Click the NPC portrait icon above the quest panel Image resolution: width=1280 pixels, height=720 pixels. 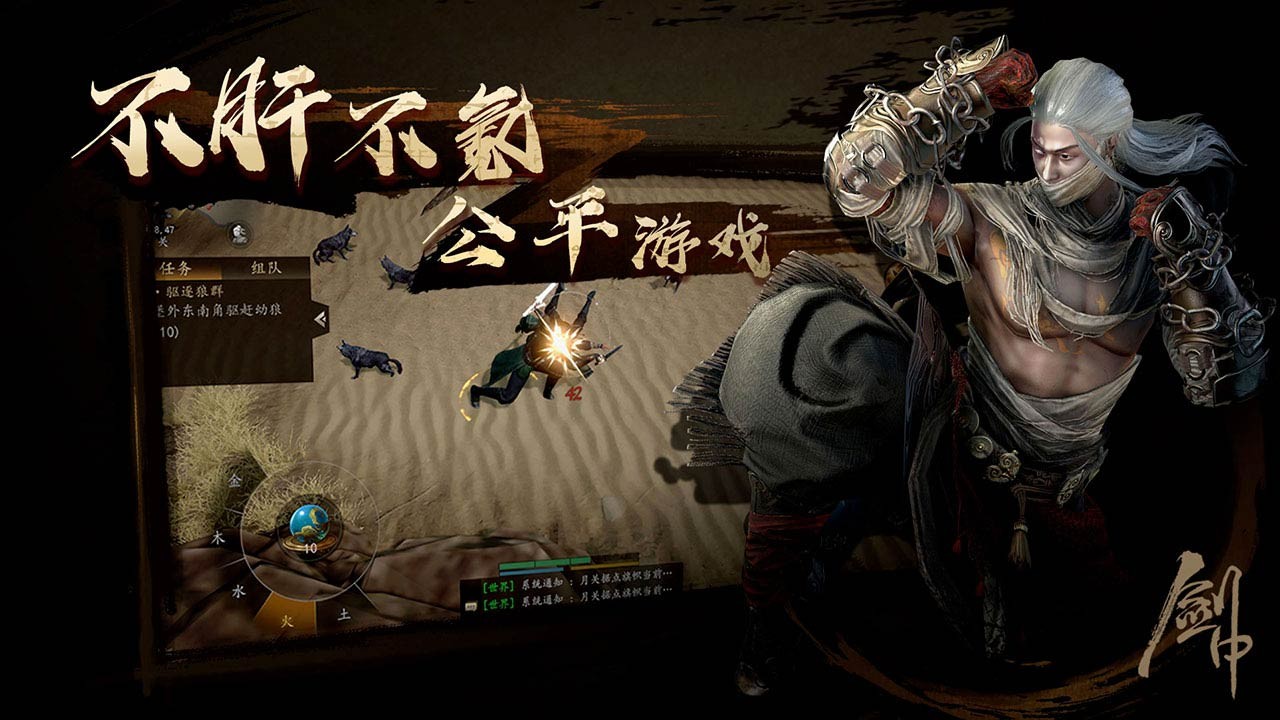click(238, 234)
